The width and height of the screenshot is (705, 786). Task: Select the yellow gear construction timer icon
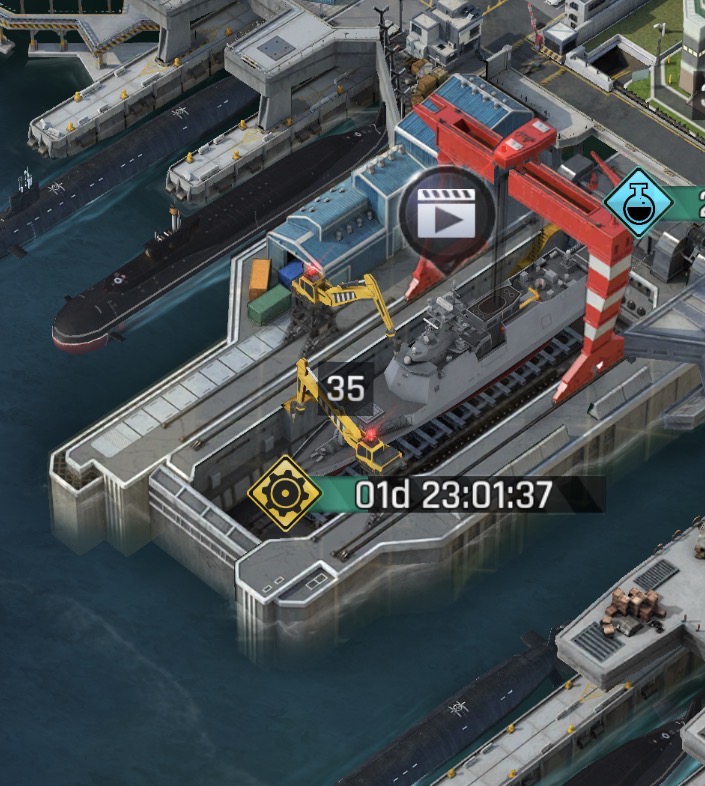[x=284, y=493]
